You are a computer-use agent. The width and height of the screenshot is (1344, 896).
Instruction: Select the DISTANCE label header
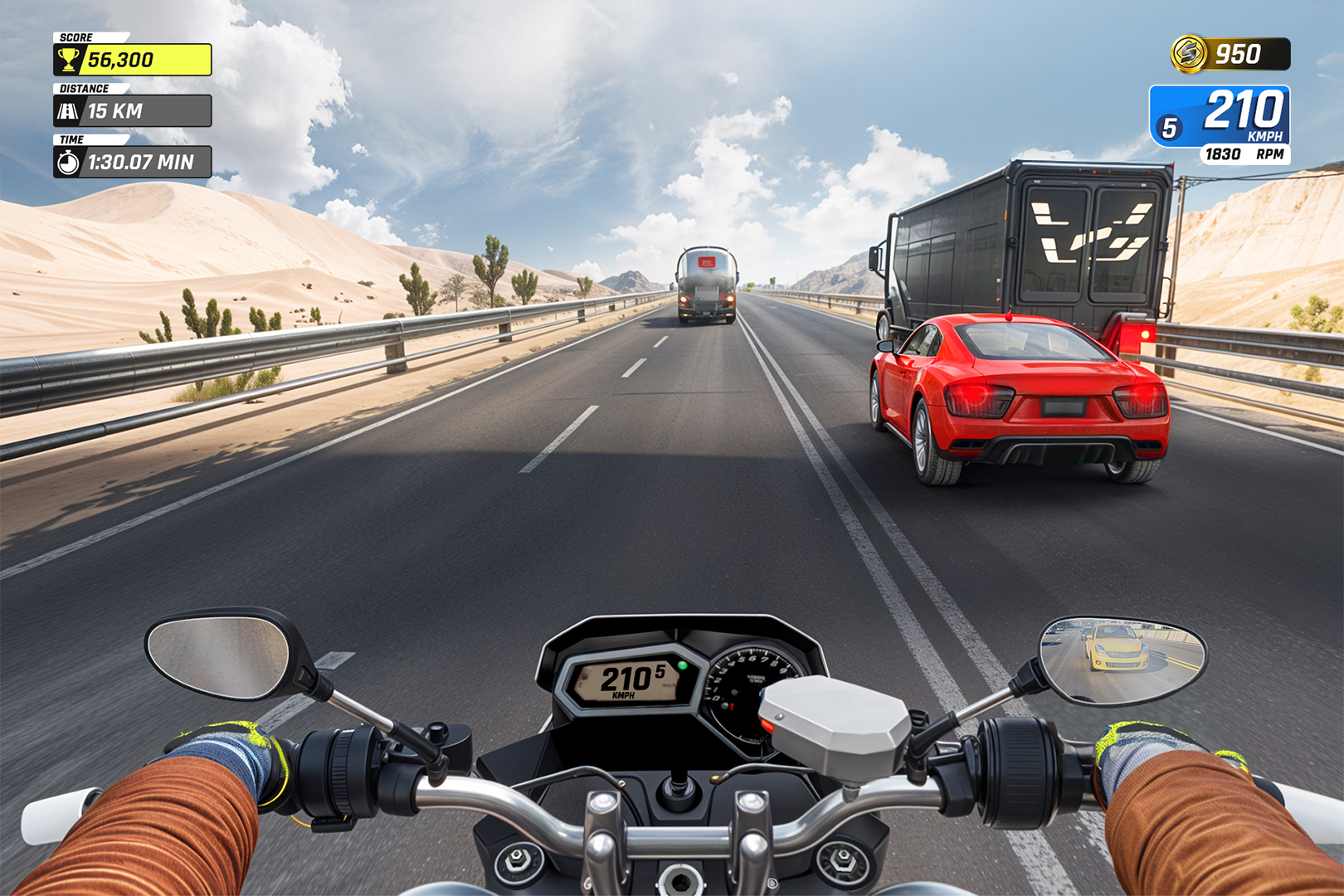(83, 87)
